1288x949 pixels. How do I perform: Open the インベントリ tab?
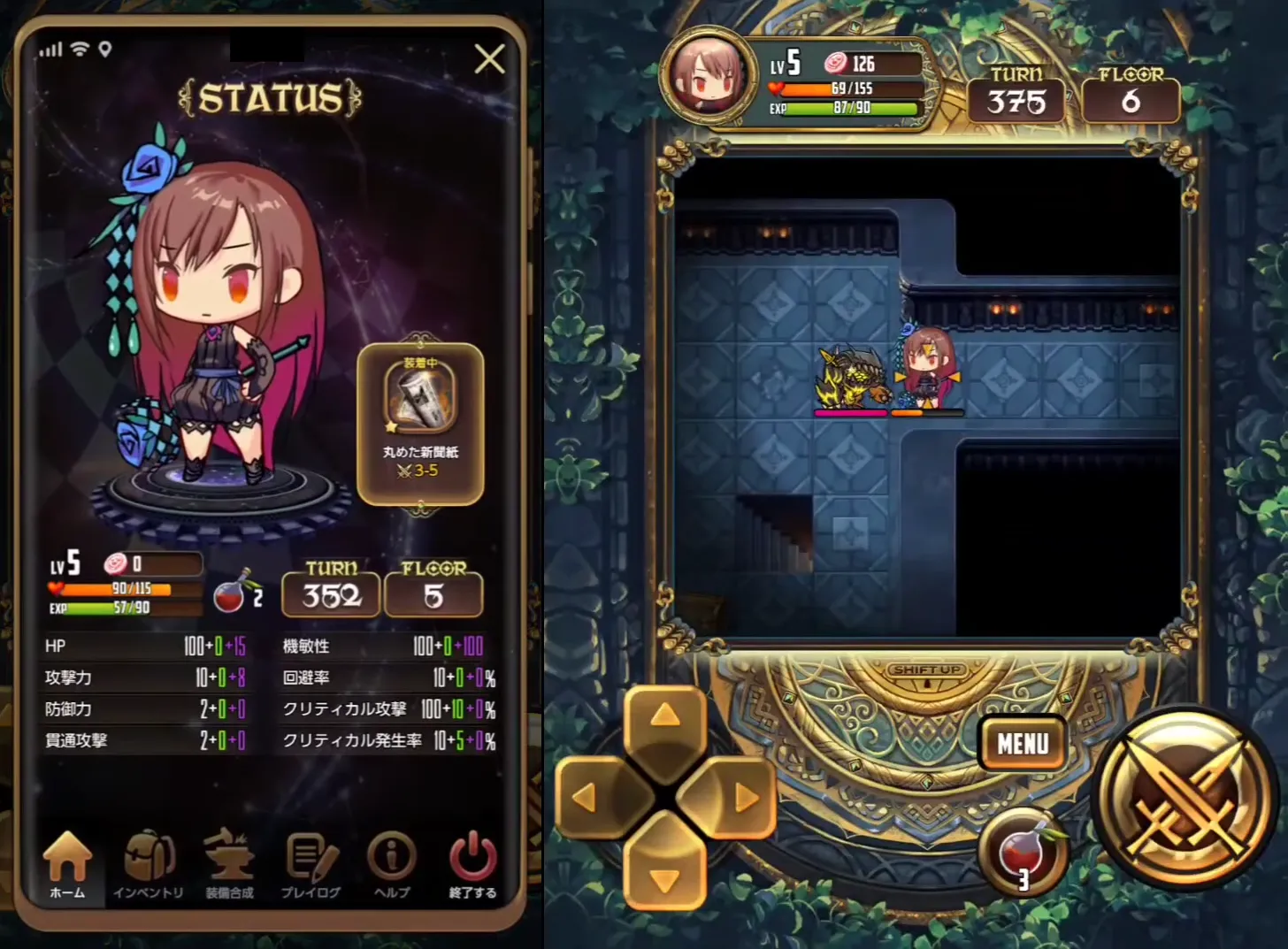click(x=149, y=865)
